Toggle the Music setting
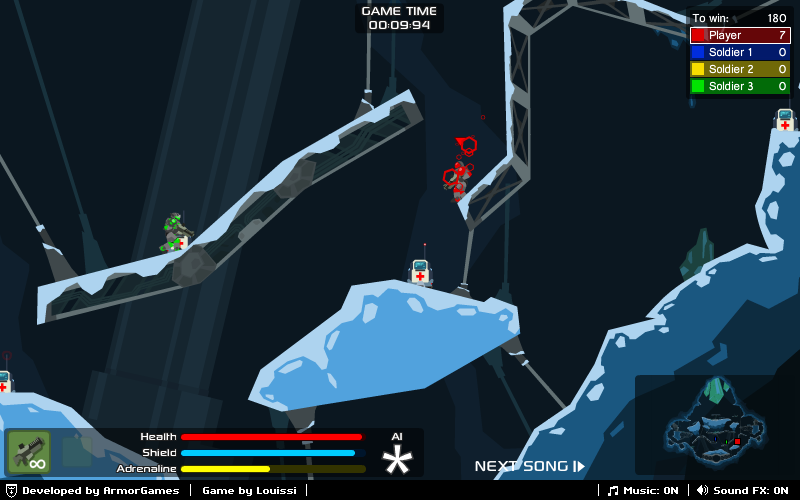The height and width of the screenshot is (500, 800). point(644,490)
